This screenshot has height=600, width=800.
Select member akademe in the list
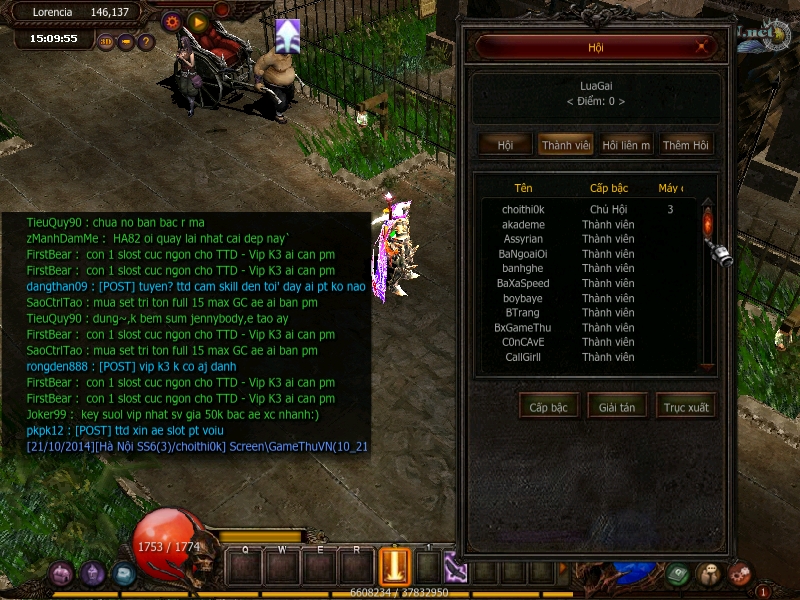[x=523, y=225]
